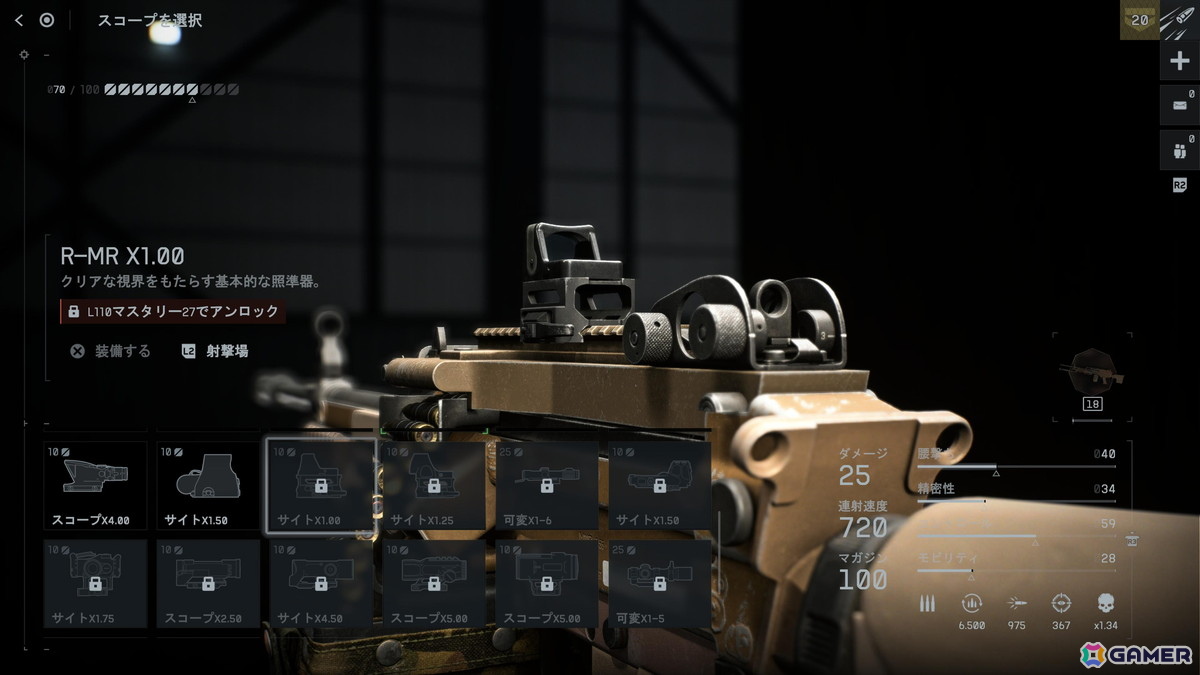Image resolution: width=1200 pixels, height=675 pixels.
Task: Click the circle icon beside the back arrow
Action: coord(47,20)
